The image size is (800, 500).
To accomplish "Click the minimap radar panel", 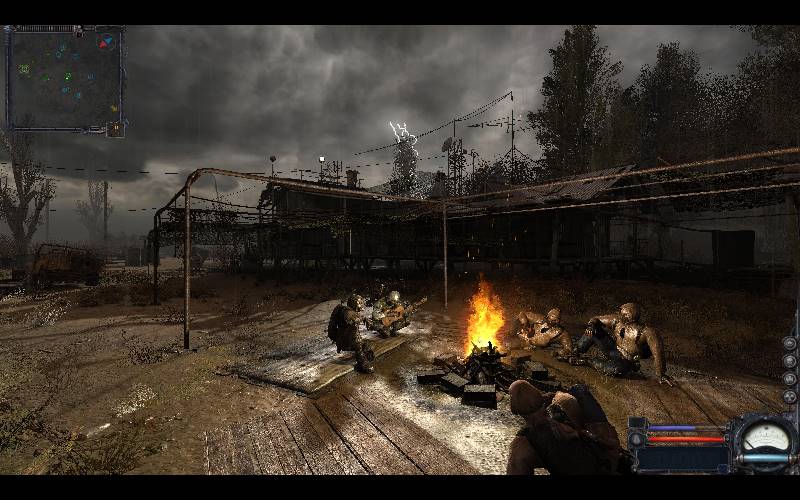I will [x=63, y=78].
